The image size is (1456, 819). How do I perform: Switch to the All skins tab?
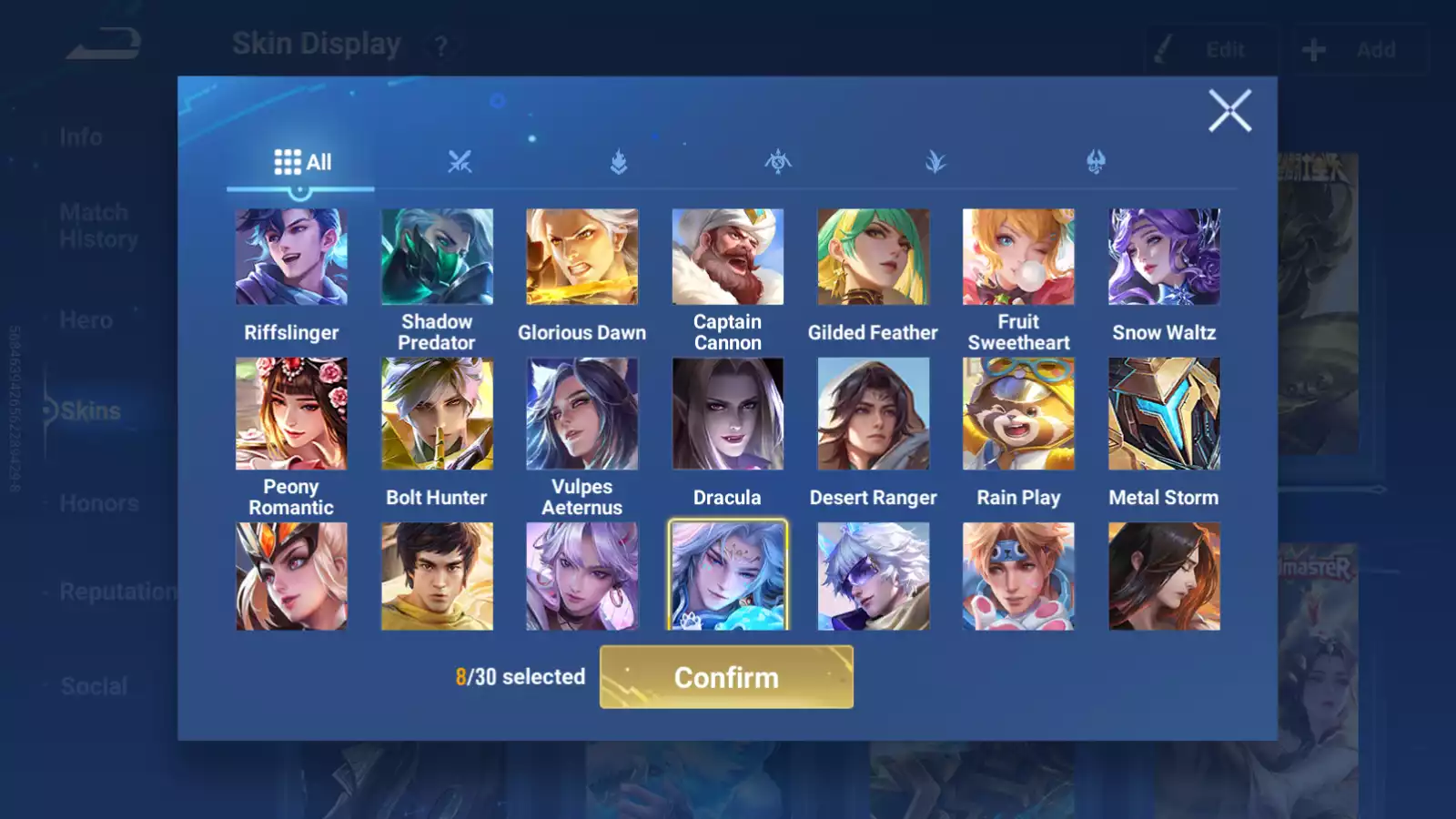(302, 163)
